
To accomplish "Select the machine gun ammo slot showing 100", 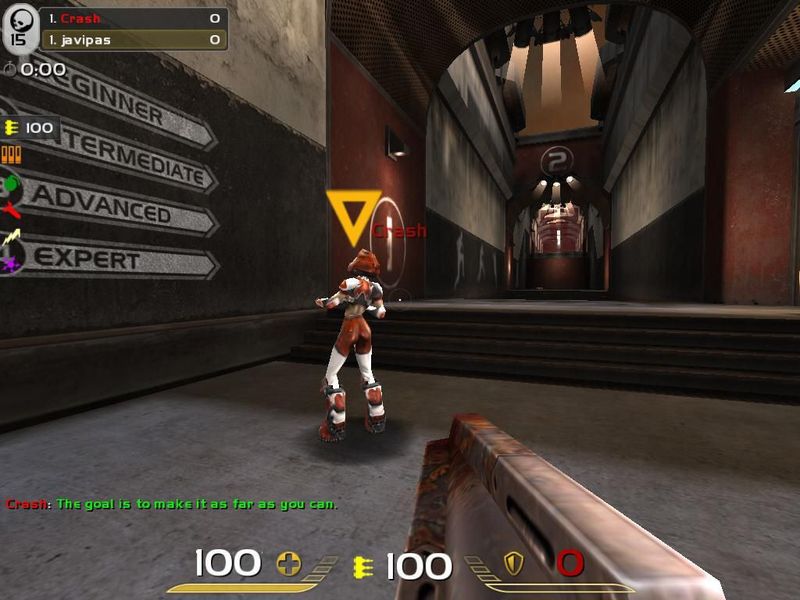I will point(29,128).
